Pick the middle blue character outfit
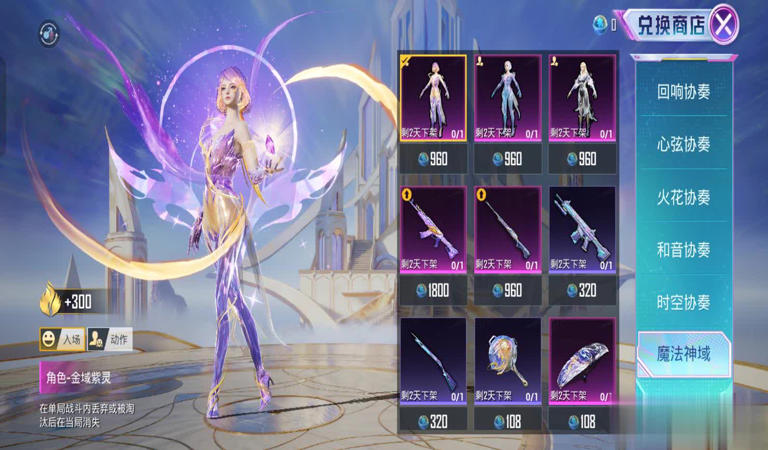 point(507,100)
